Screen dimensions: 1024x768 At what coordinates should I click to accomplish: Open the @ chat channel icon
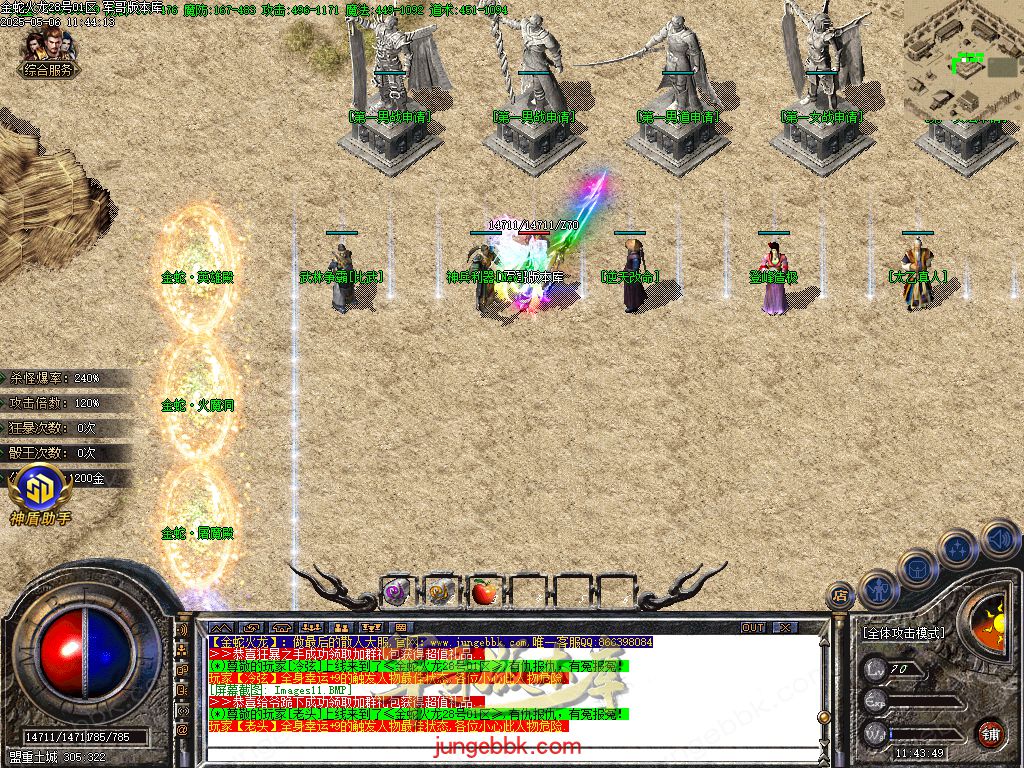[x=182, y=730]
